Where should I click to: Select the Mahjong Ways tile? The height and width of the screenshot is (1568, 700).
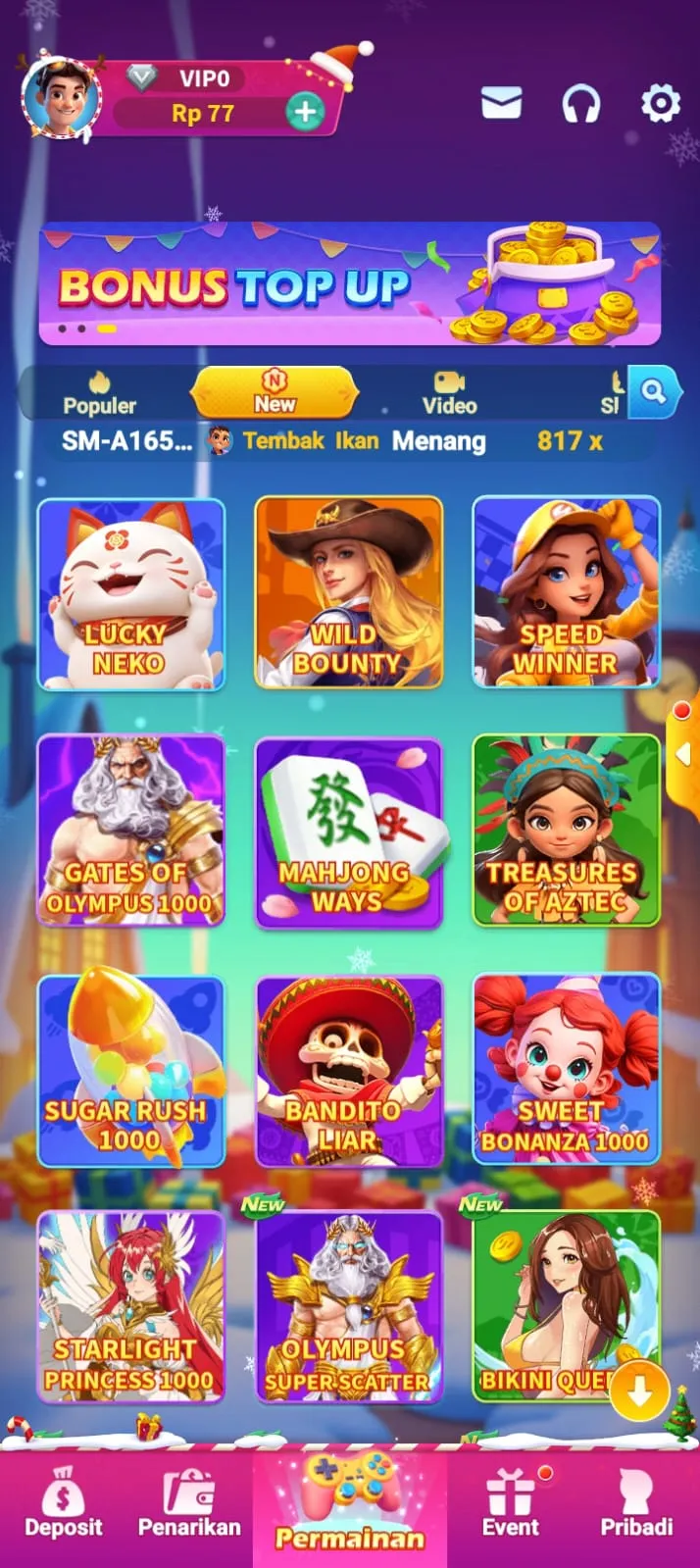[348, 831]
